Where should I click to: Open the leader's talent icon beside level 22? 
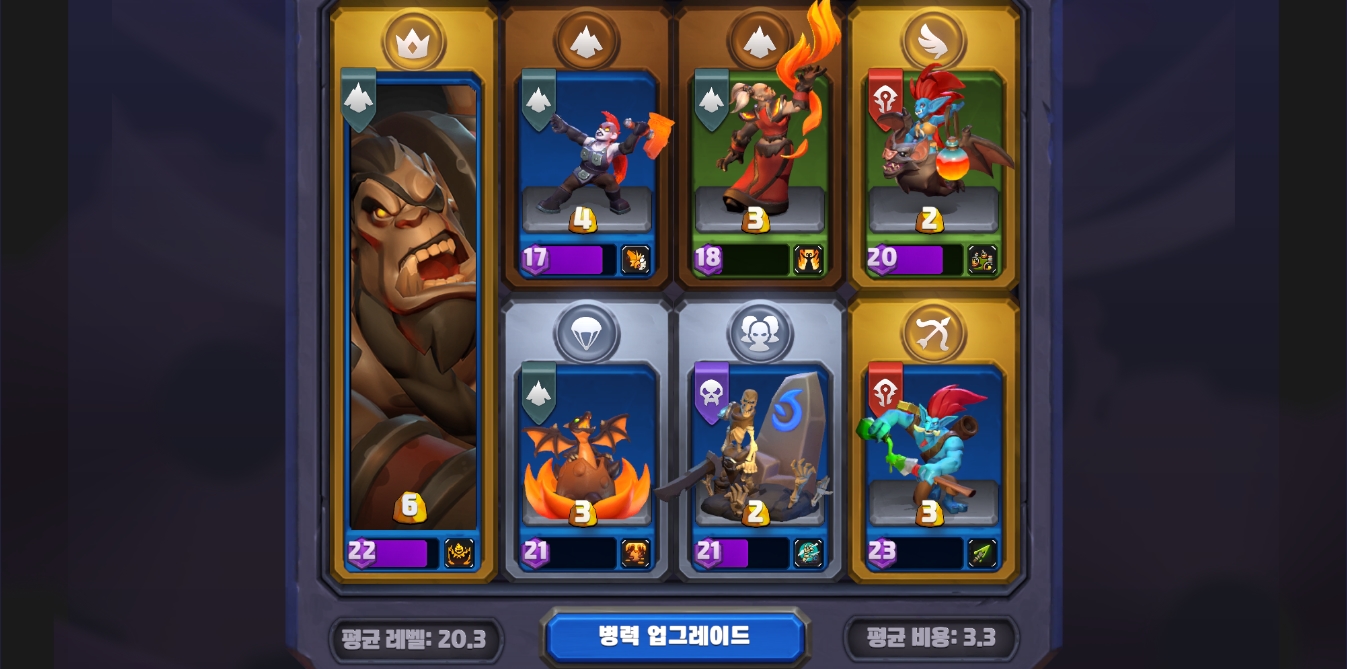click(x=459, y=553)
